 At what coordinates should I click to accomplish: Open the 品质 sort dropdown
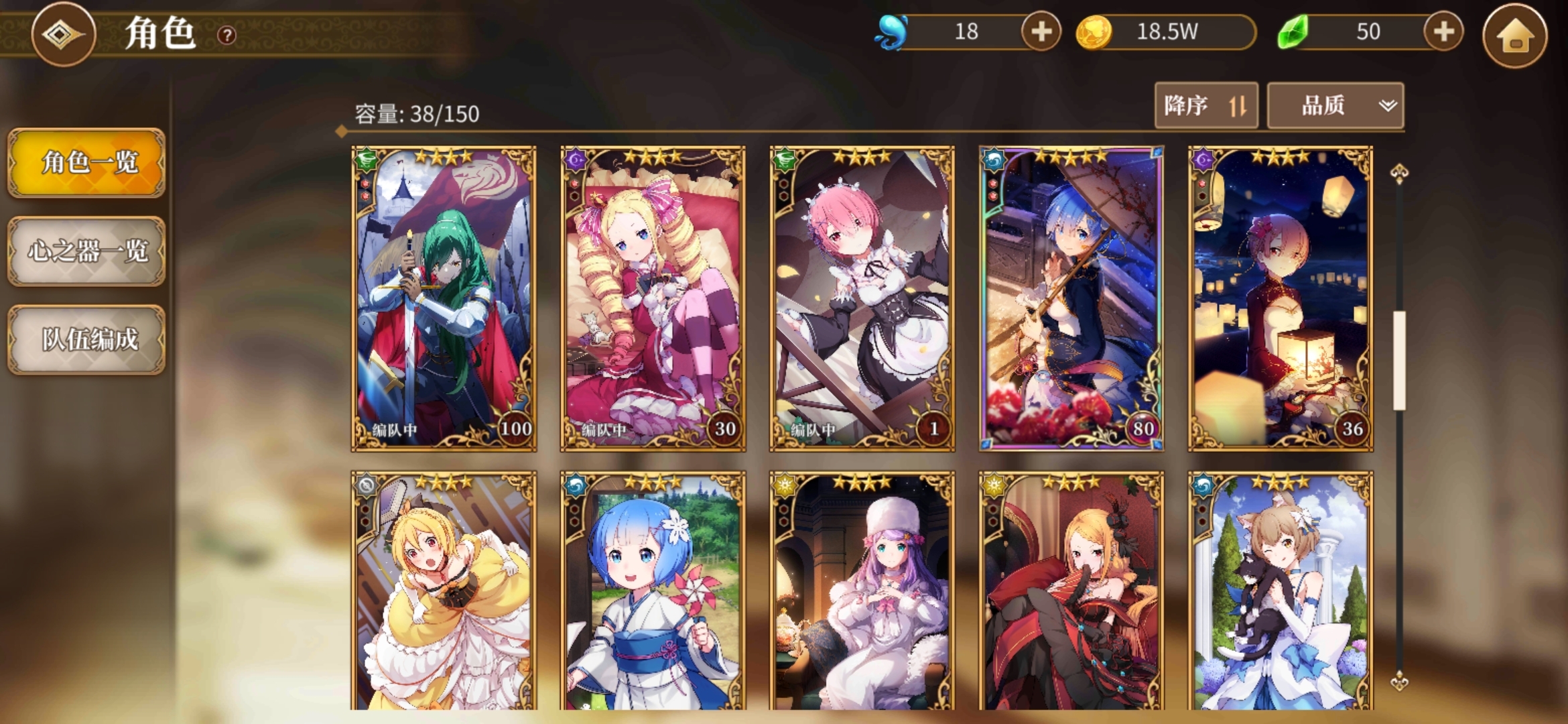click(1335, 105)
